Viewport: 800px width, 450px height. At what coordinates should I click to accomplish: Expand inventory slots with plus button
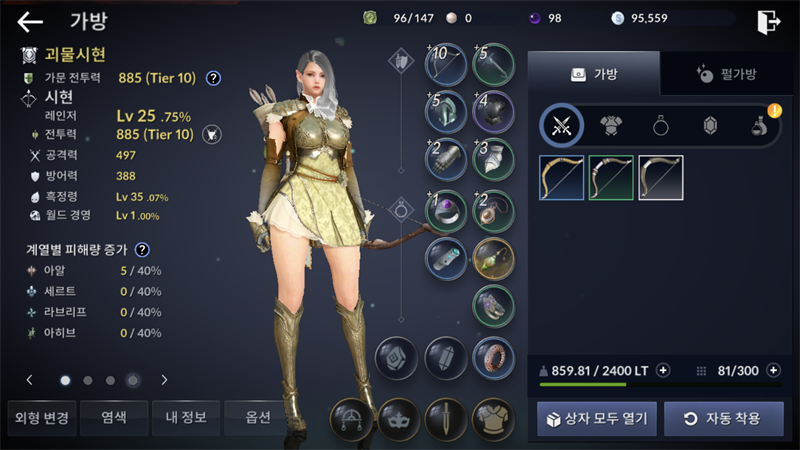[773, 370]
